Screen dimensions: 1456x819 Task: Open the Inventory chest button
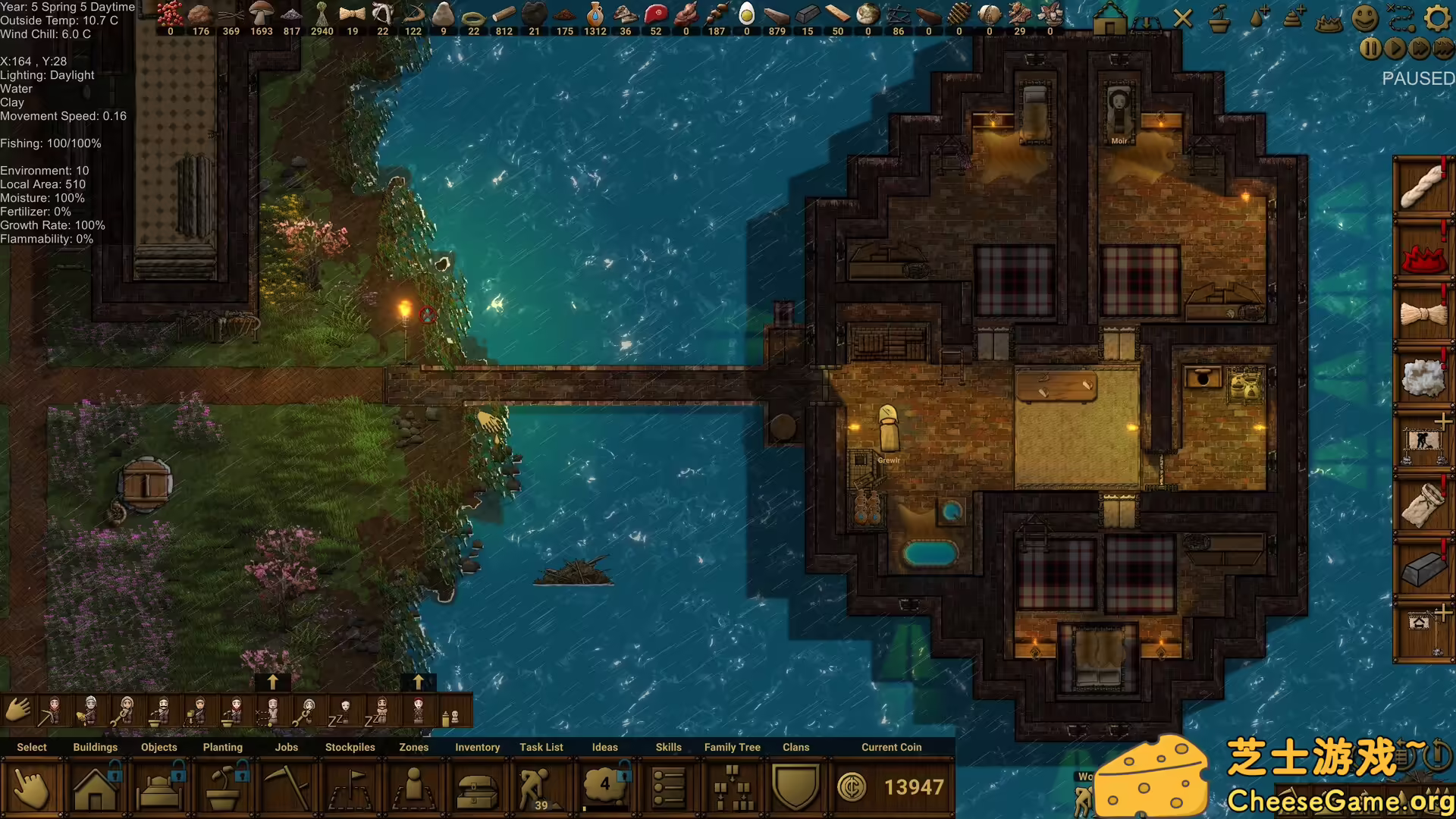click(478, 789)
